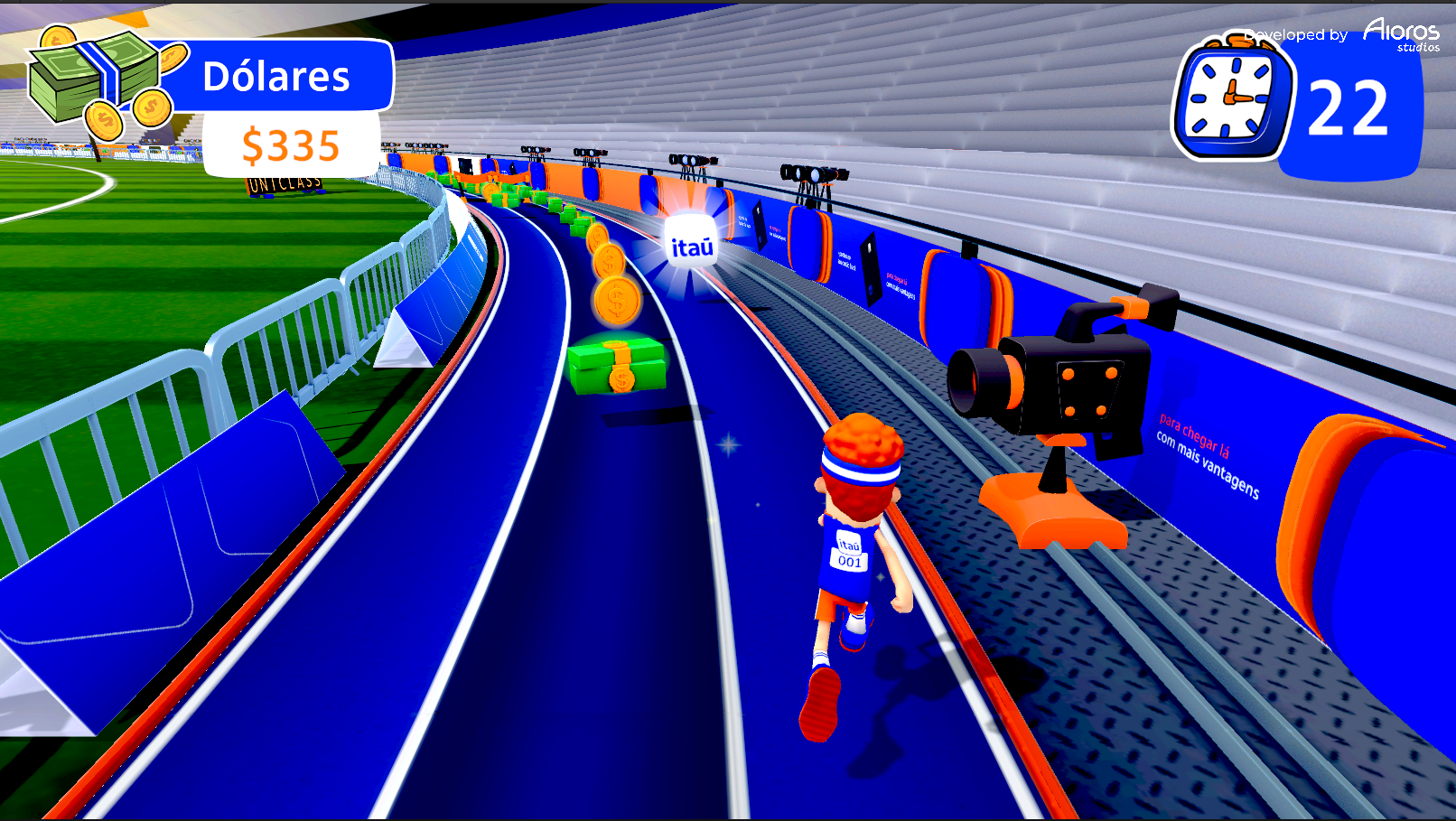Click the blue alarm clock icon
Viewport: 1456px width, 821px height.
click(x=1231, y=99)
